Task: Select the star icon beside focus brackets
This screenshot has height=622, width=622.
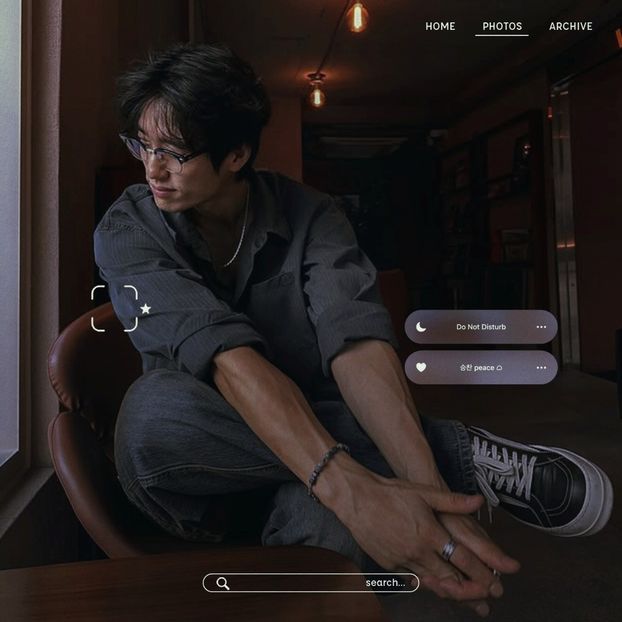Action: (x=146, y=309)
